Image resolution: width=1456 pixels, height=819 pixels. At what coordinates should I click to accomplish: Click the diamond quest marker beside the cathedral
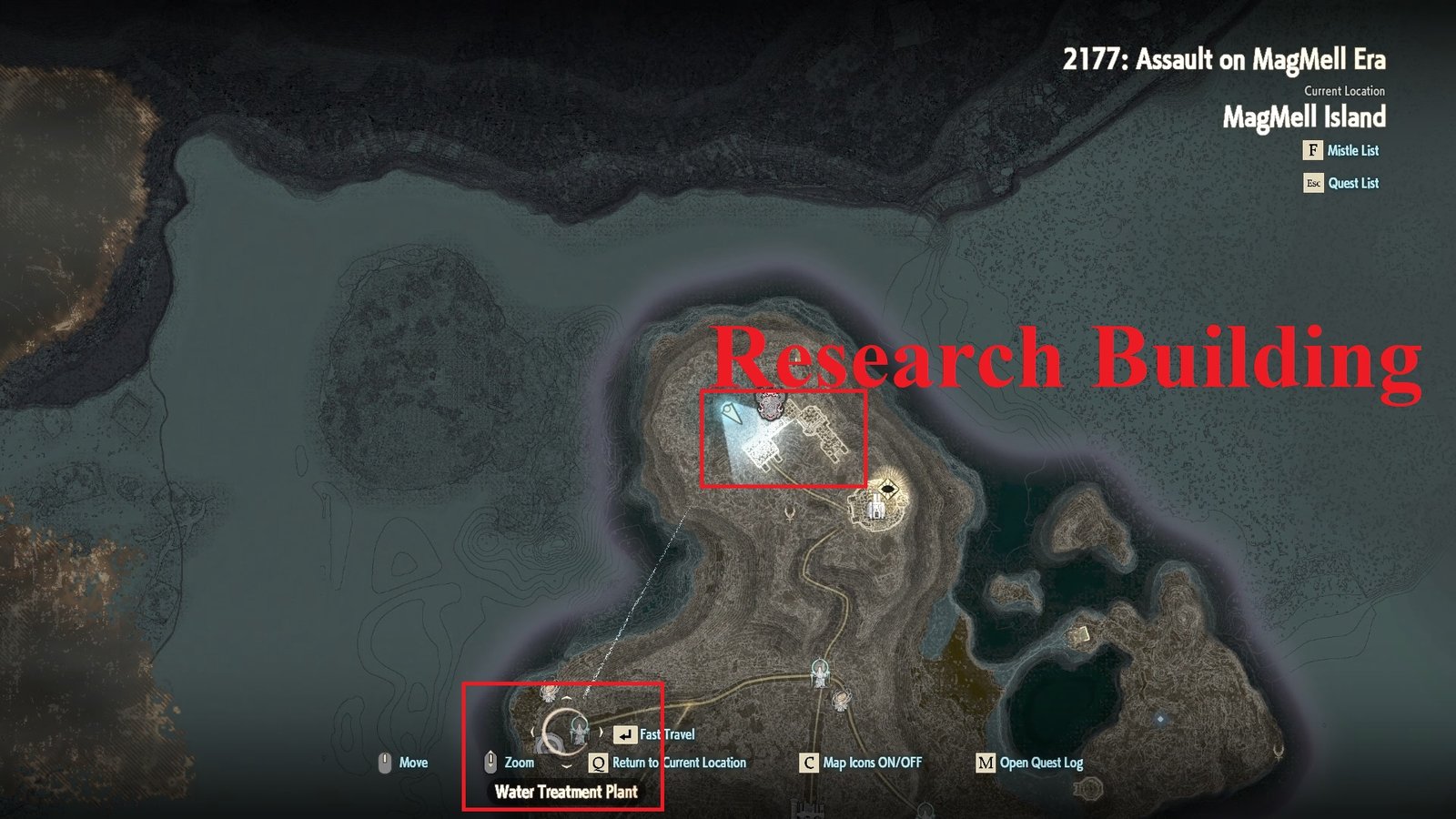click(x=888, y=487)
